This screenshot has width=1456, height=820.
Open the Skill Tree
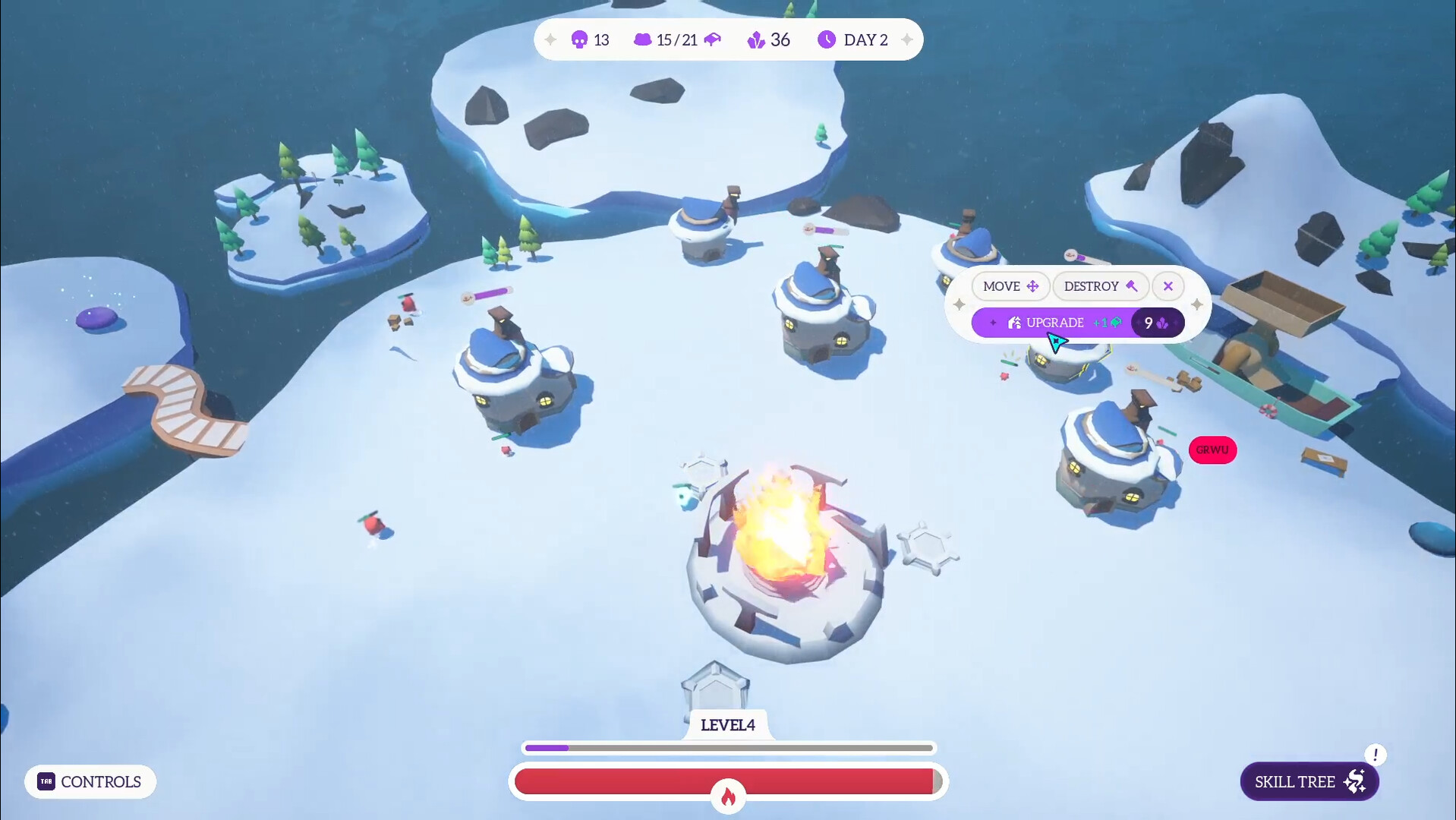tap(1309, 781)
